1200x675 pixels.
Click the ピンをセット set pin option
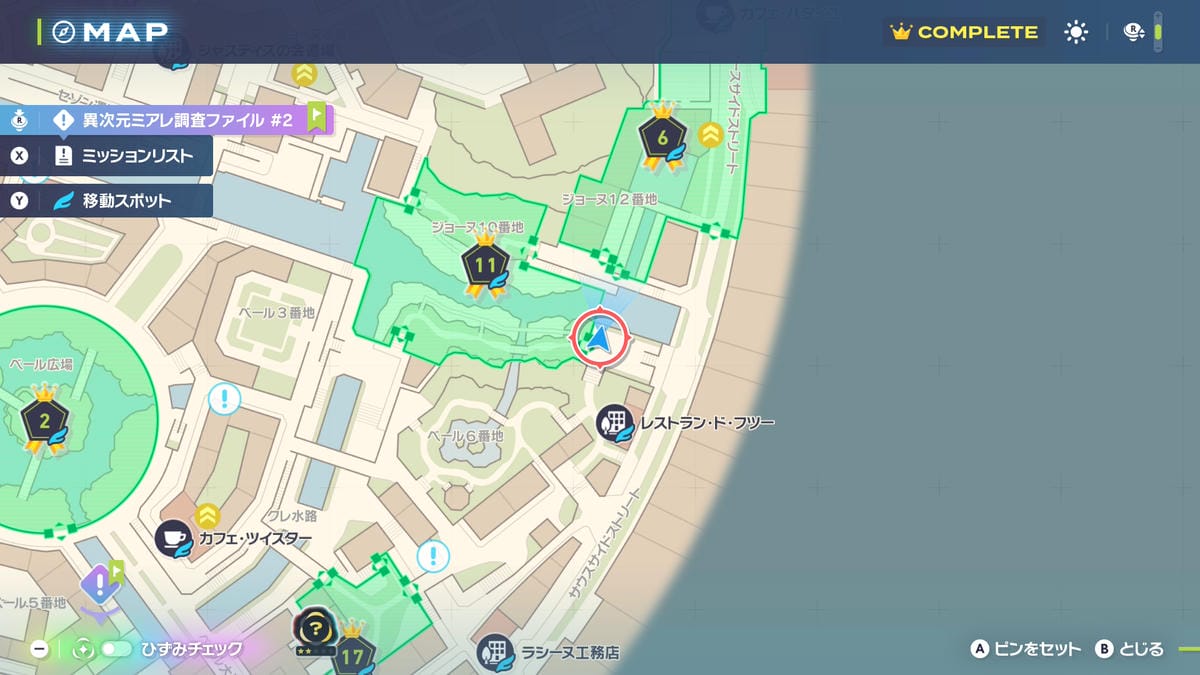[1026, 649]
